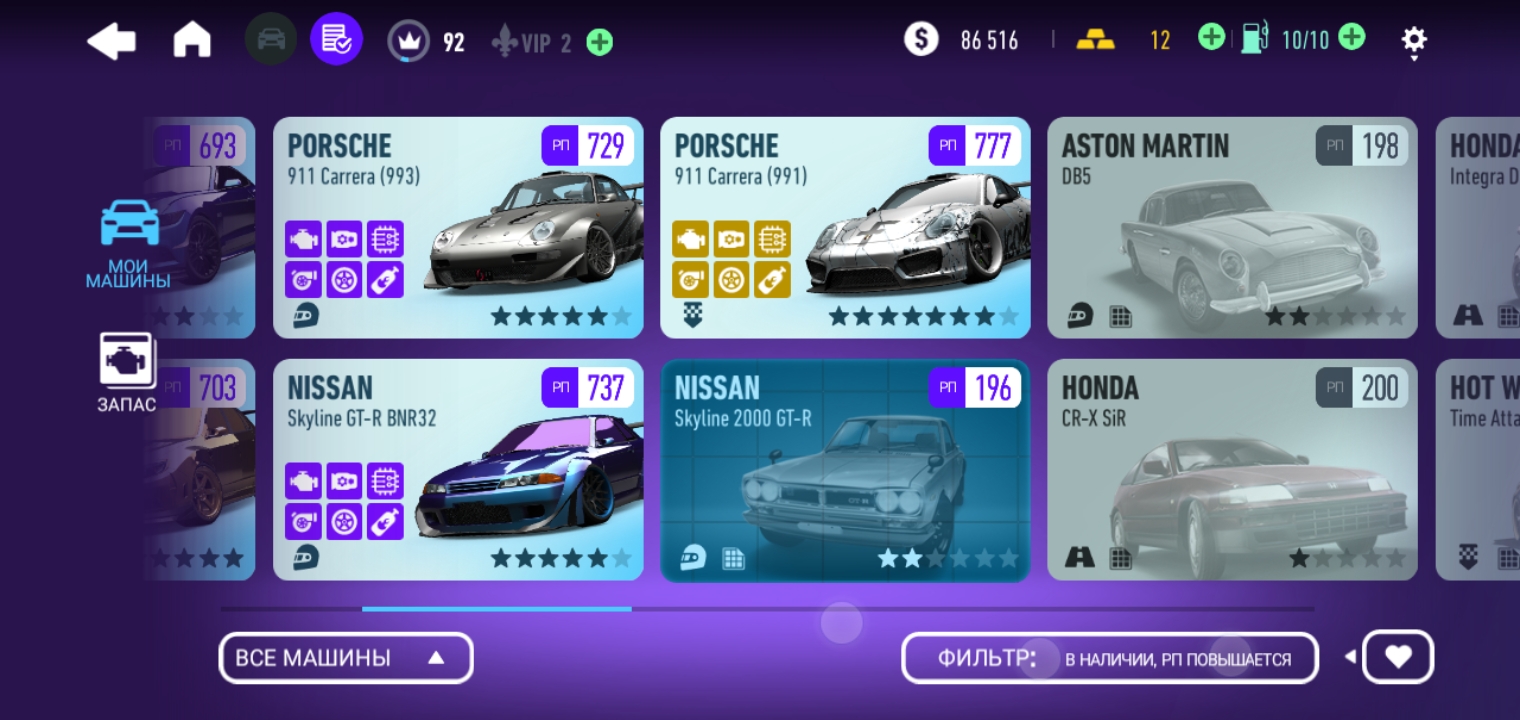Select the Porsche 911 Carrera (991) card
The height and width of the screenshot is (720, 1520).
click(x=845, y=228)
